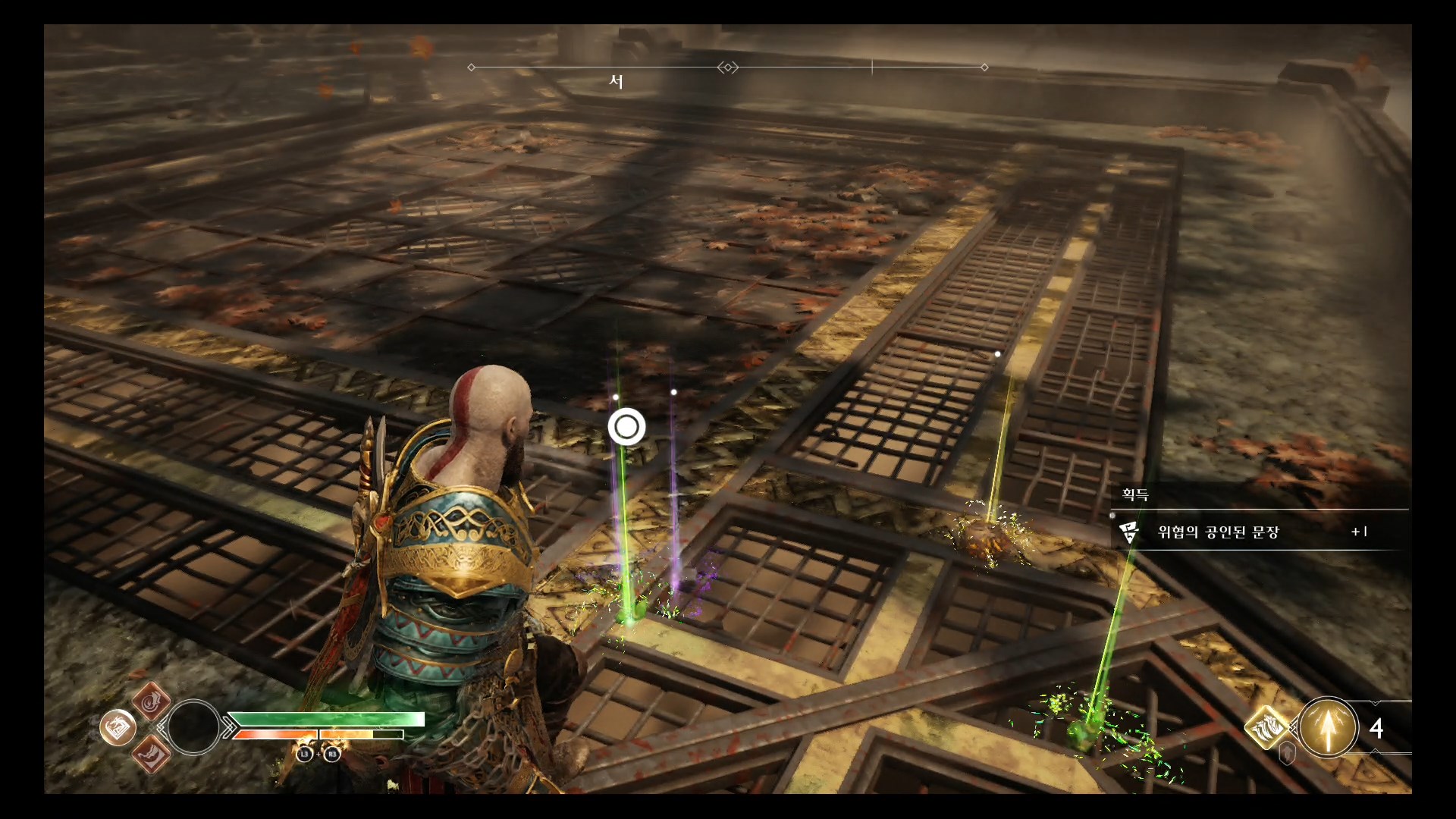The width and height of the screenshot is (1456, 819).
Task: Select the lower diamond runic attack icon
Action: click(x=151, y=755)
